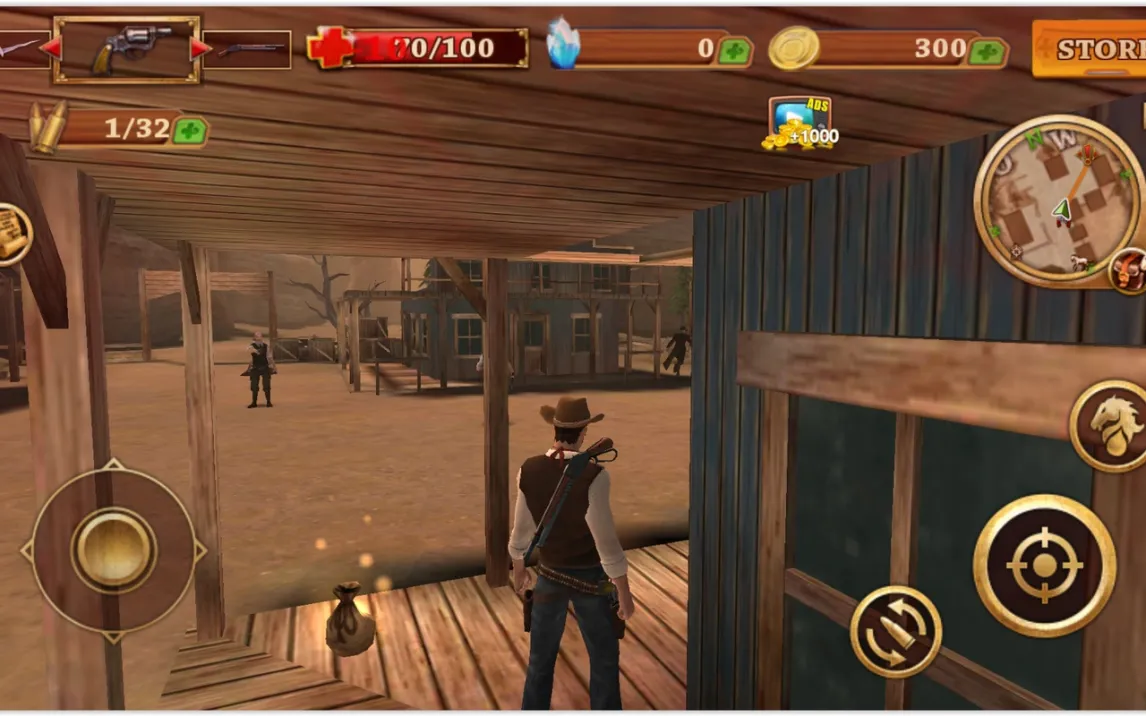Tap the virtual movement joystick

point(114,550)
